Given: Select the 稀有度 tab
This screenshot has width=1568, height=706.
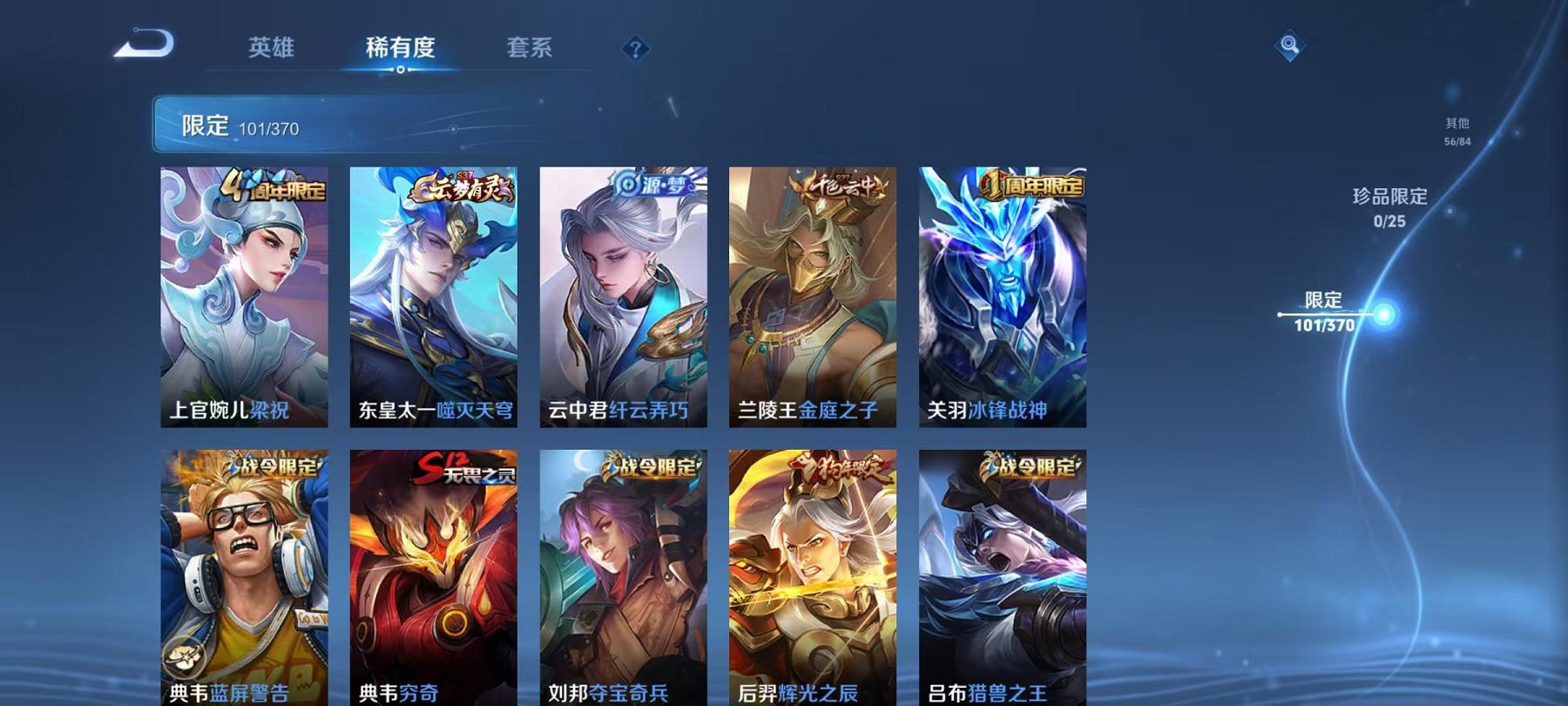Looking at the screenshot, I should 400,50.
